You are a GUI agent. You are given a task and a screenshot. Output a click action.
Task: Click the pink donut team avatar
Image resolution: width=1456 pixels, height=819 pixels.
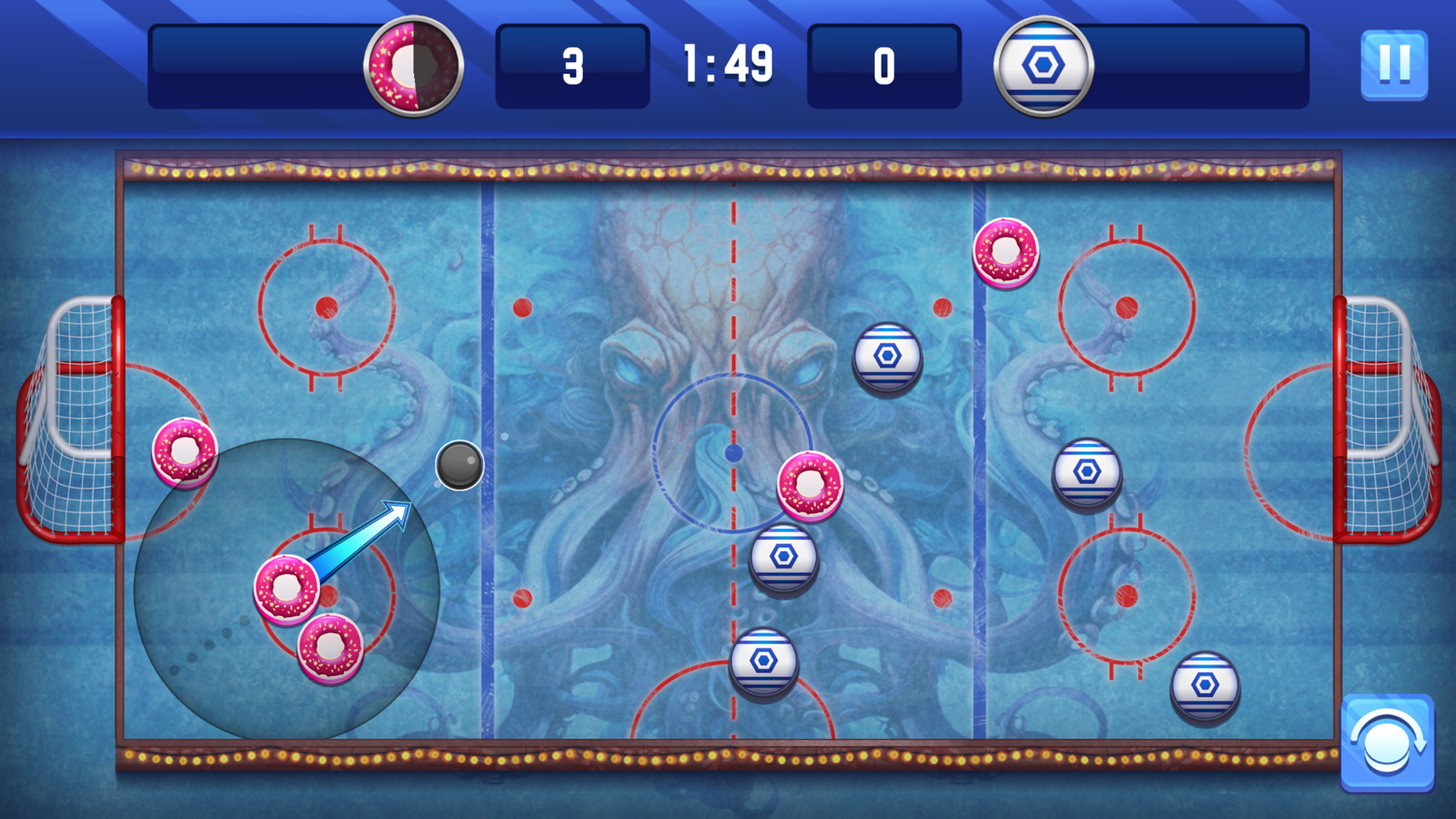point(413,67)
